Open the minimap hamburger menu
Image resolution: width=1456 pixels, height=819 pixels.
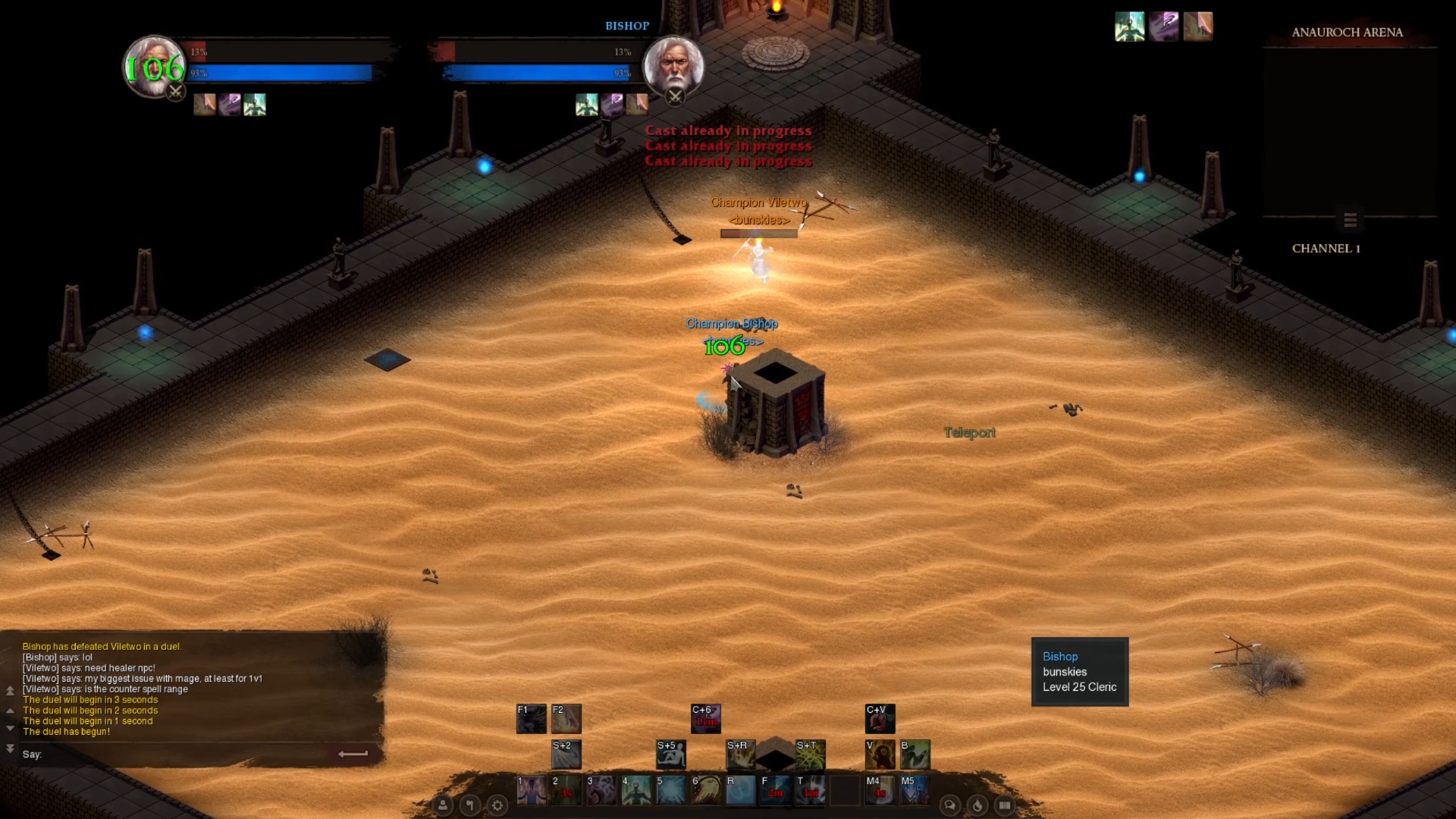(1350, 220)
